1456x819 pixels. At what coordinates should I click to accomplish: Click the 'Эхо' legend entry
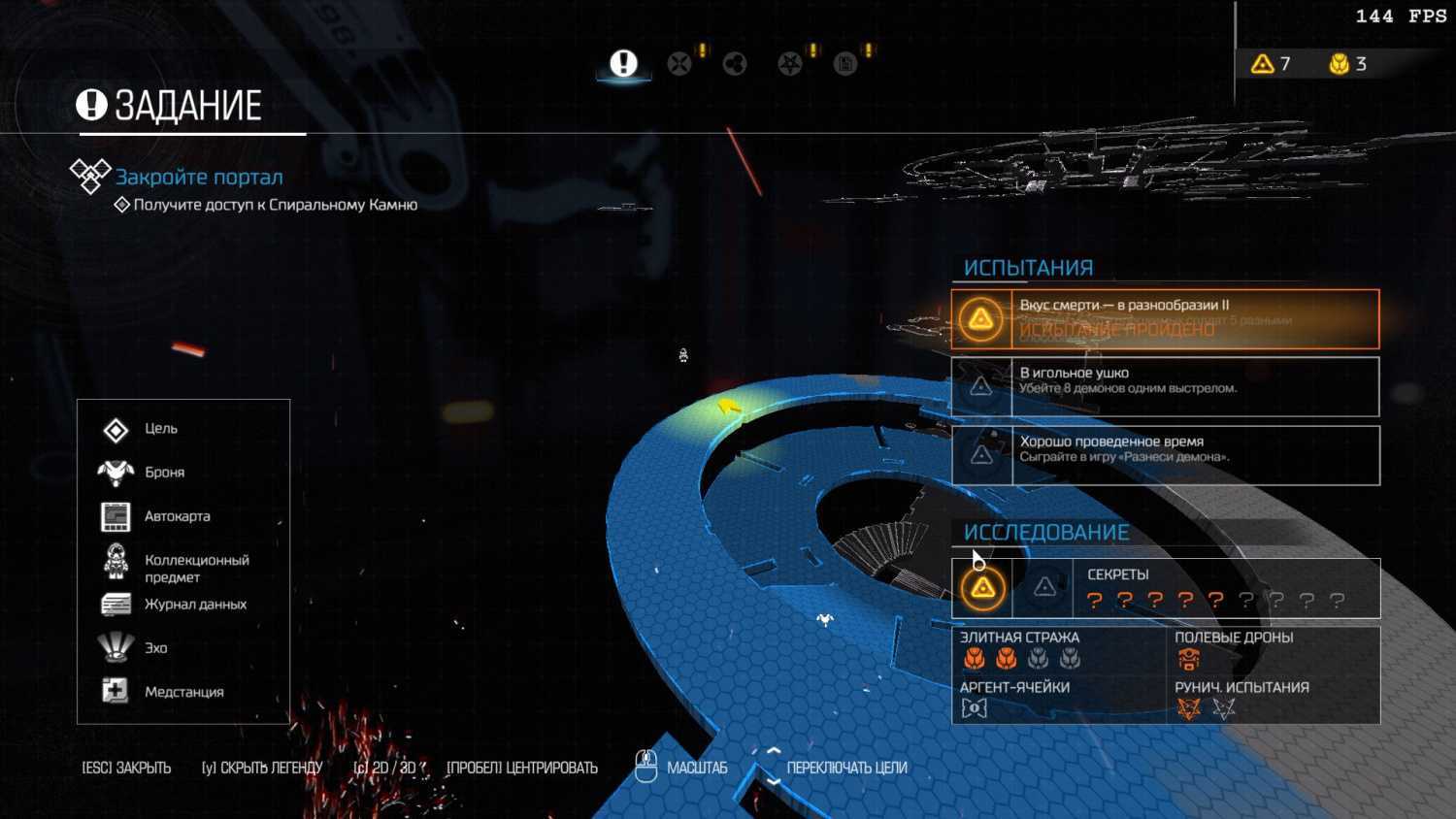point(155,648)
